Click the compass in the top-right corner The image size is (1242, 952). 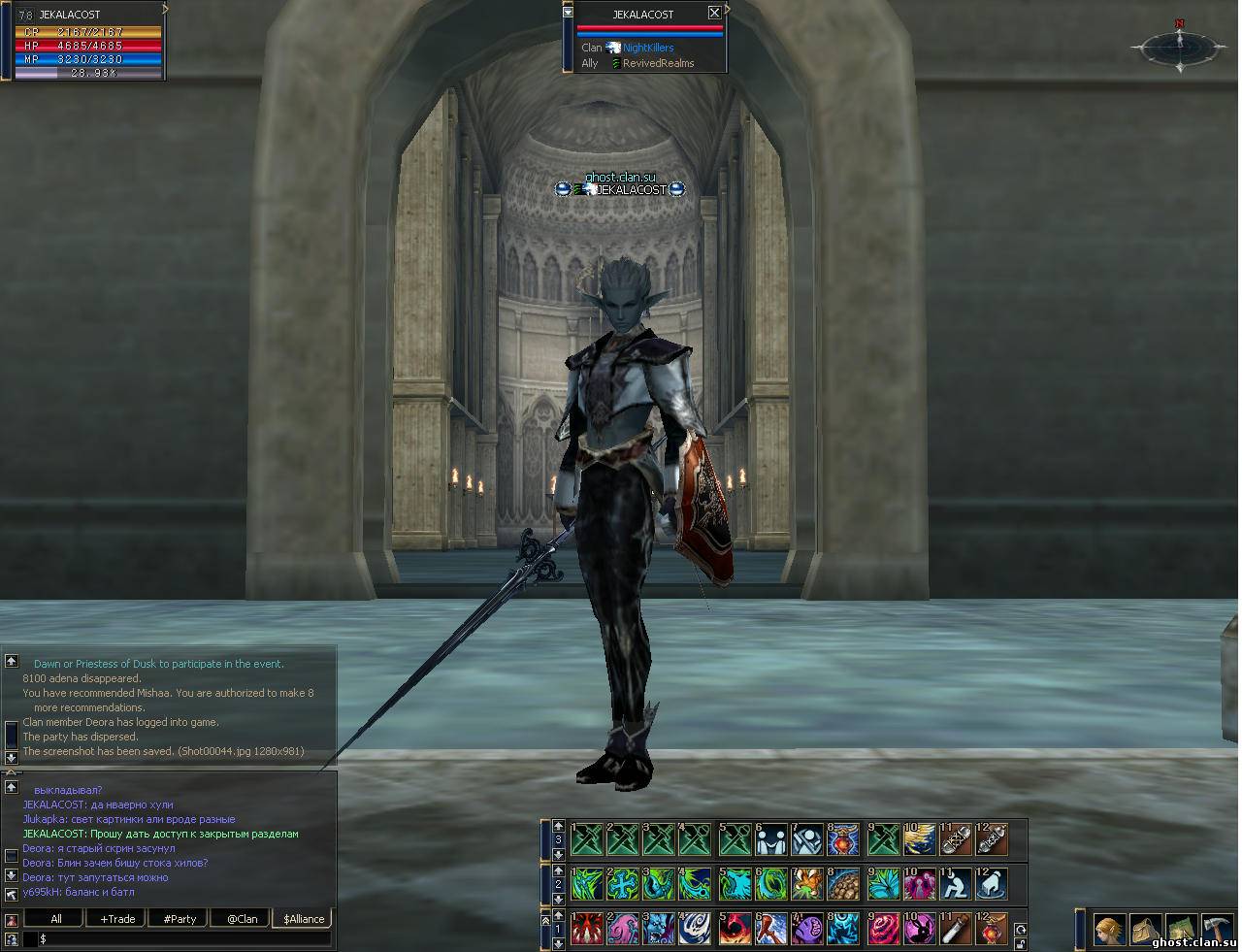tap(1179, 45)
